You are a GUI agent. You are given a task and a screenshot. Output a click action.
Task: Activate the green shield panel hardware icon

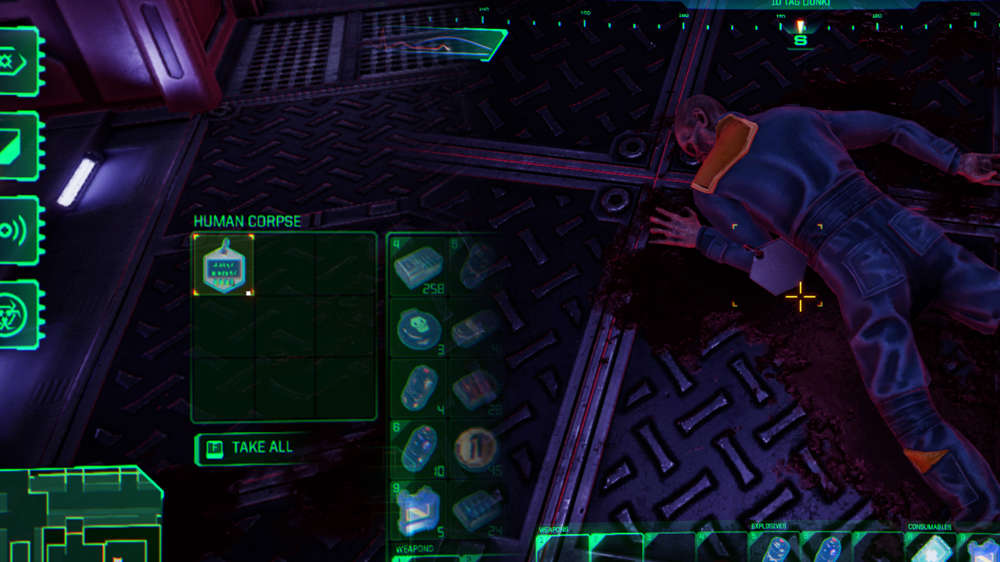coord(19,145)
